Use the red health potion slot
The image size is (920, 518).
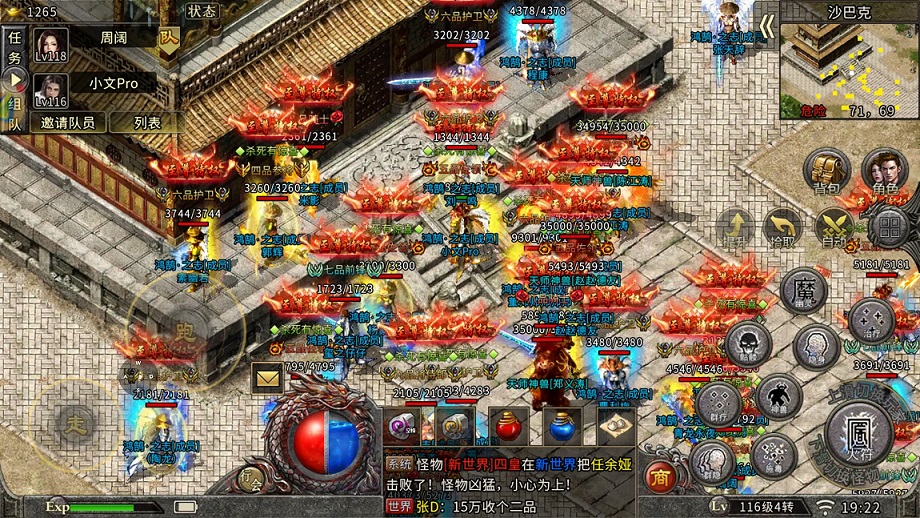(x=509, y=426)
